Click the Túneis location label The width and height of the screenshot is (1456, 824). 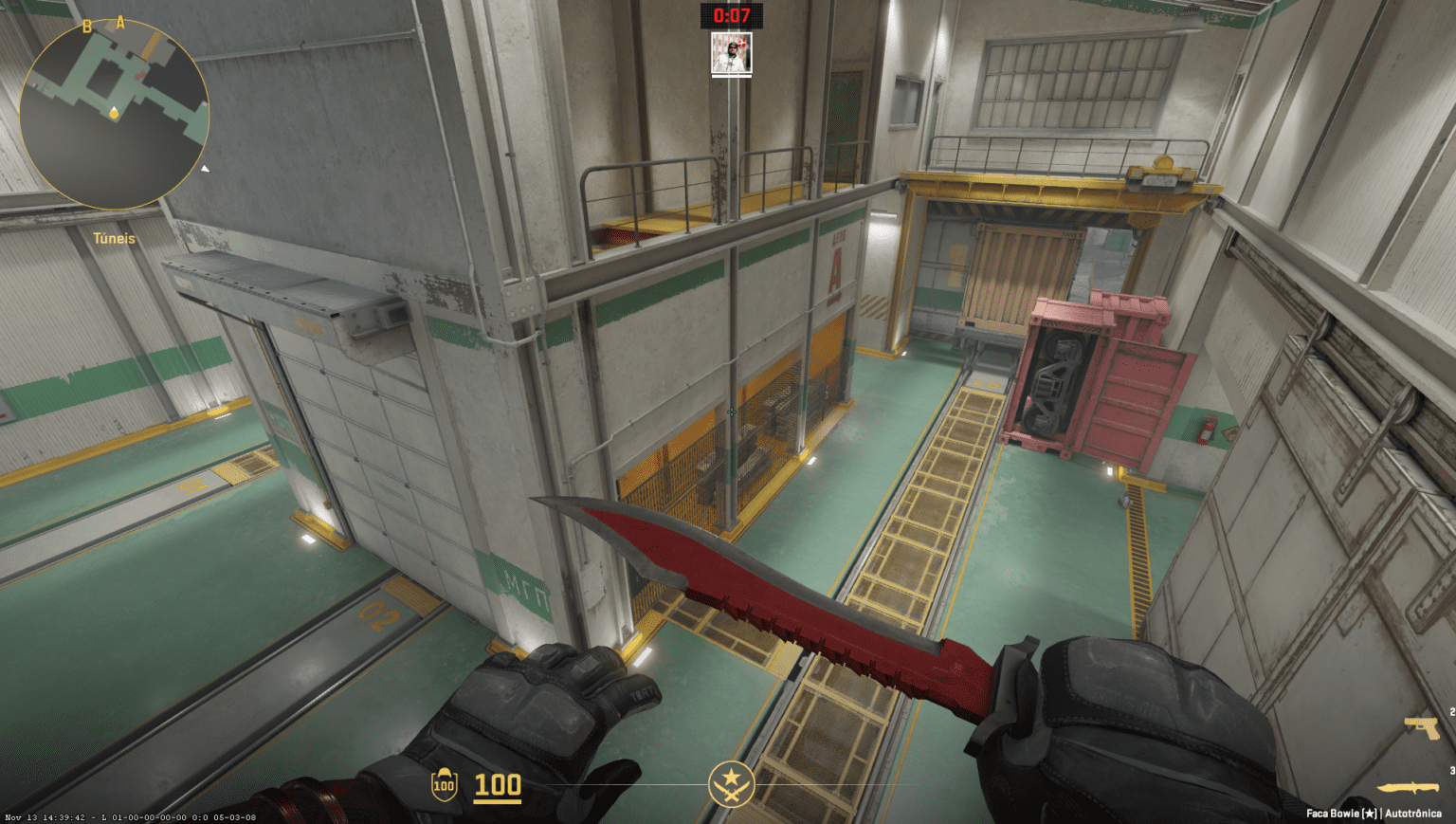pyautogui.click(x=113, y=238)
